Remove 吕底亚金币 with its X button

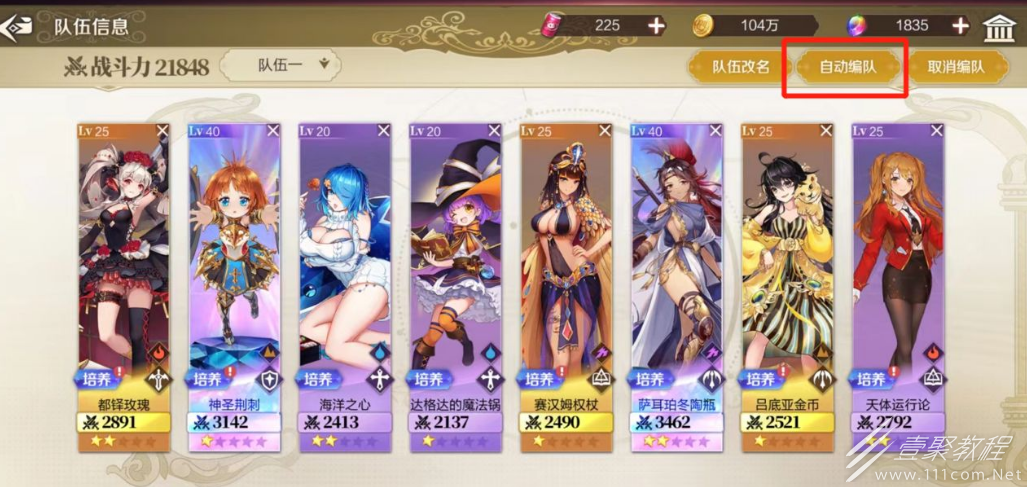(x=825, y=131)
